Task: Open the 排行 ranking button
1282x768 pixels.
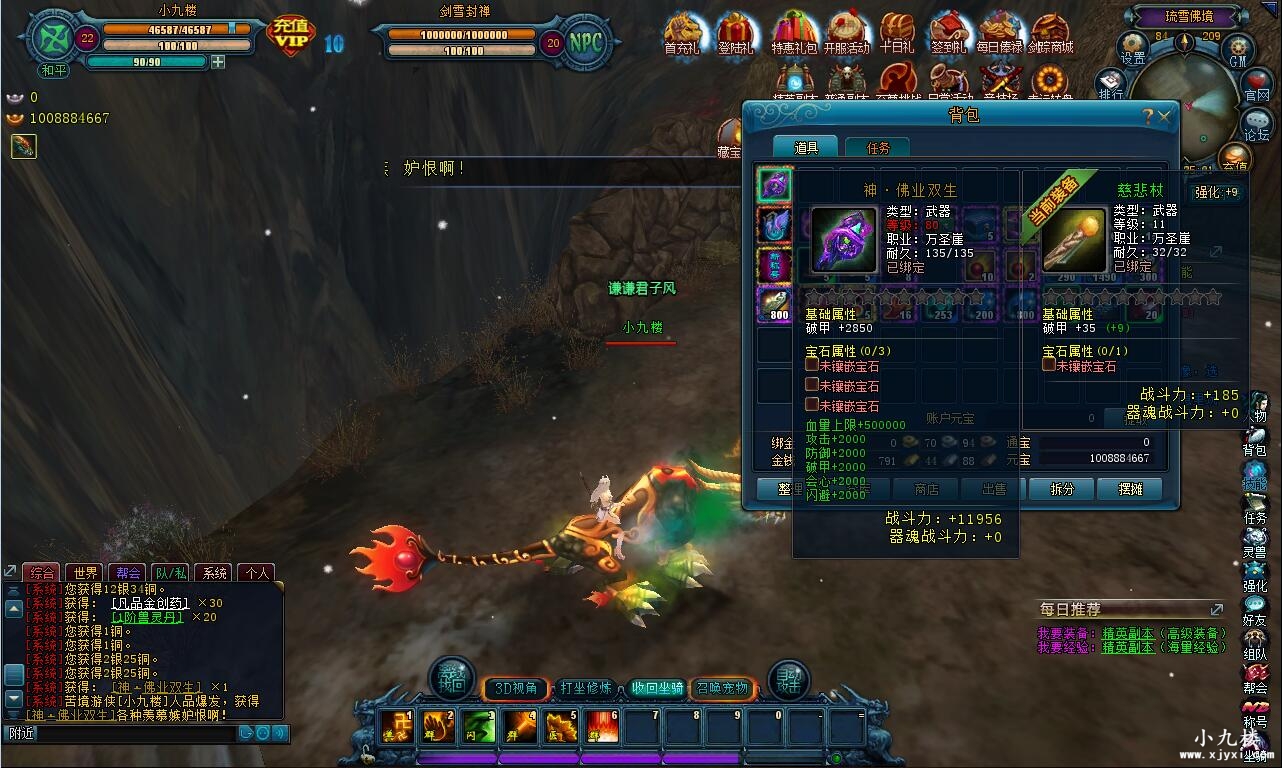Action: point(1110,84)
